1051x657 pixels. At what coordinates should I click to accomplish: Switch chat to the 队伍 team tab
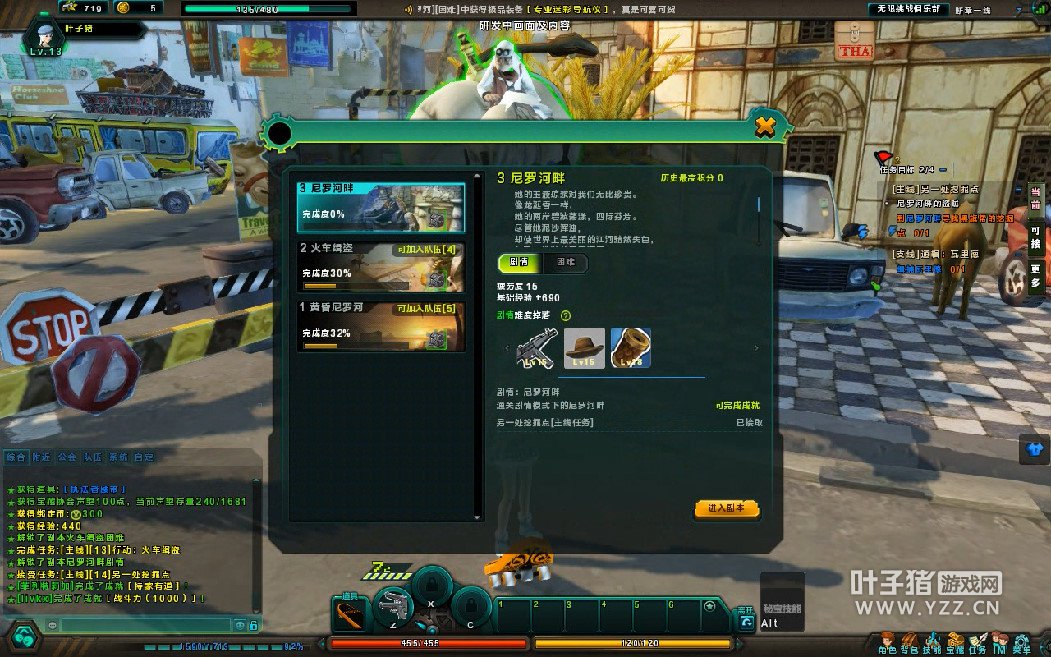tap(93, 457)
